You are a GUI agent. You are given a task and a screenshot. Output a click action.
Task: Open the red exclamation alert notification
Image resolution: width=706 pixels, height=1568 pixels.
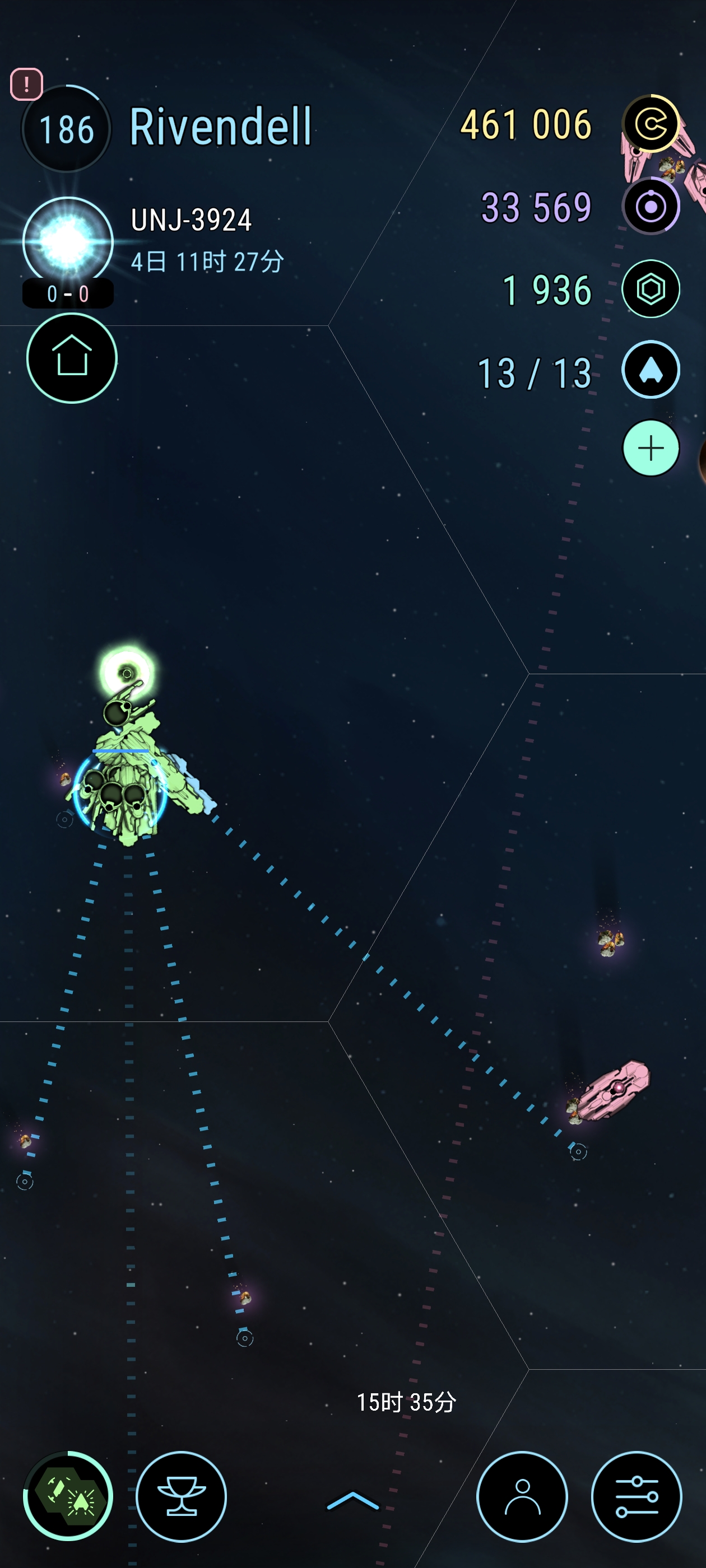pos(26,84)
